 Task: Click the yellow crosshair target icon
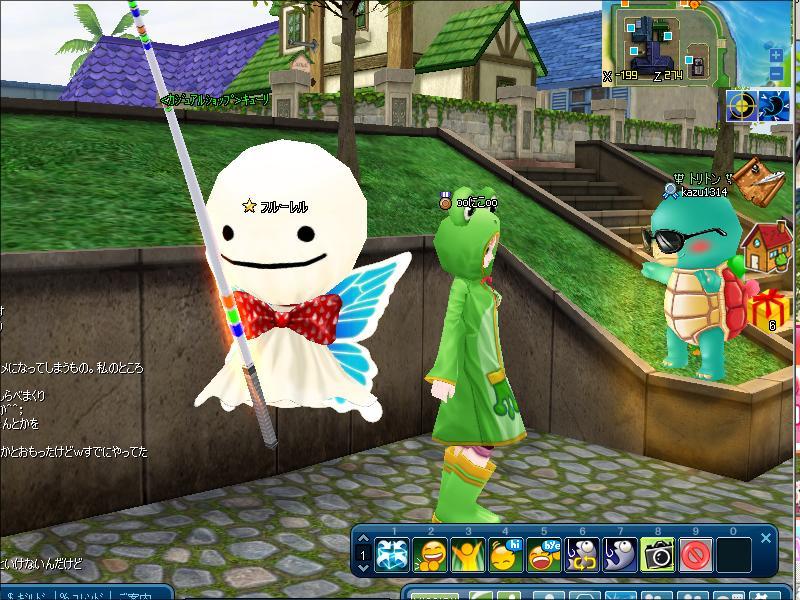(x=742, y=105)
